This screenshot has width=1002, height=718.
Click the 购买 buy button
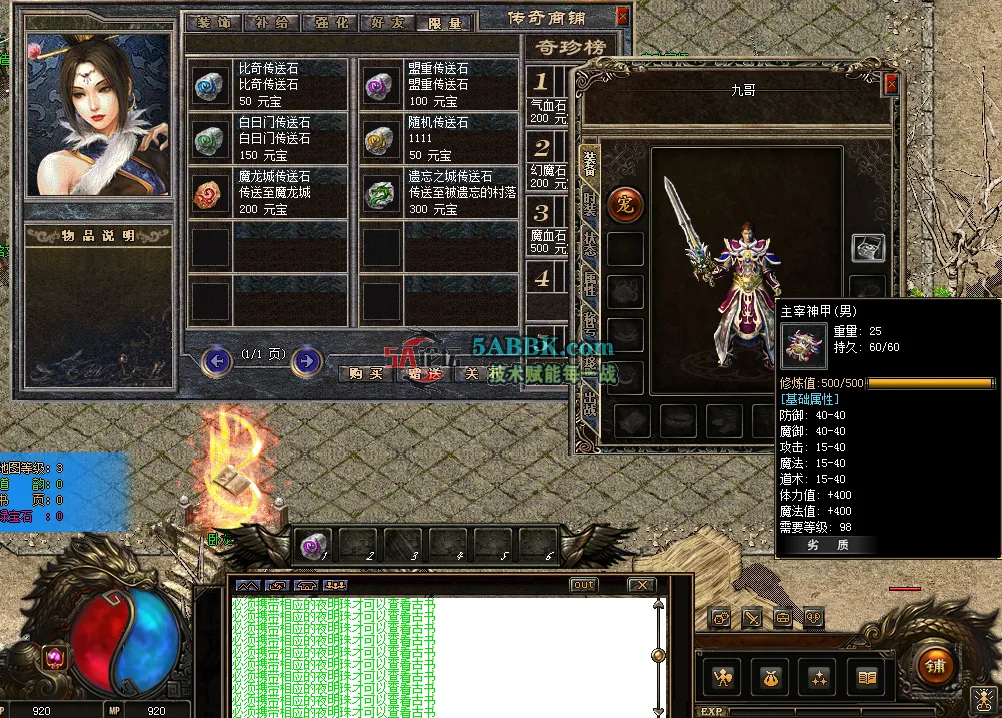click(x=363, y=373)
